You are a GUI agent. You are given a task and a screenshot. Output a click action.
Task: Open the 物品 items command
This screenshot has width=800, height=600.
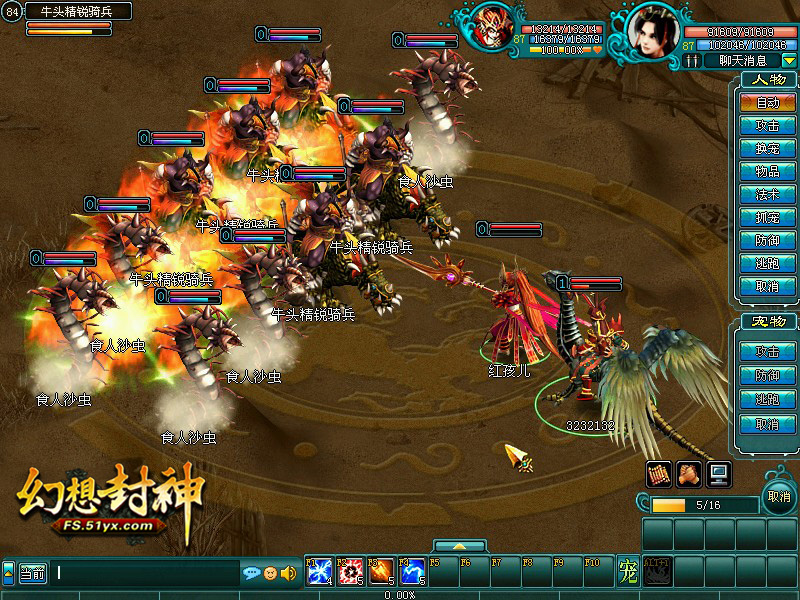[x=767, y=172]
